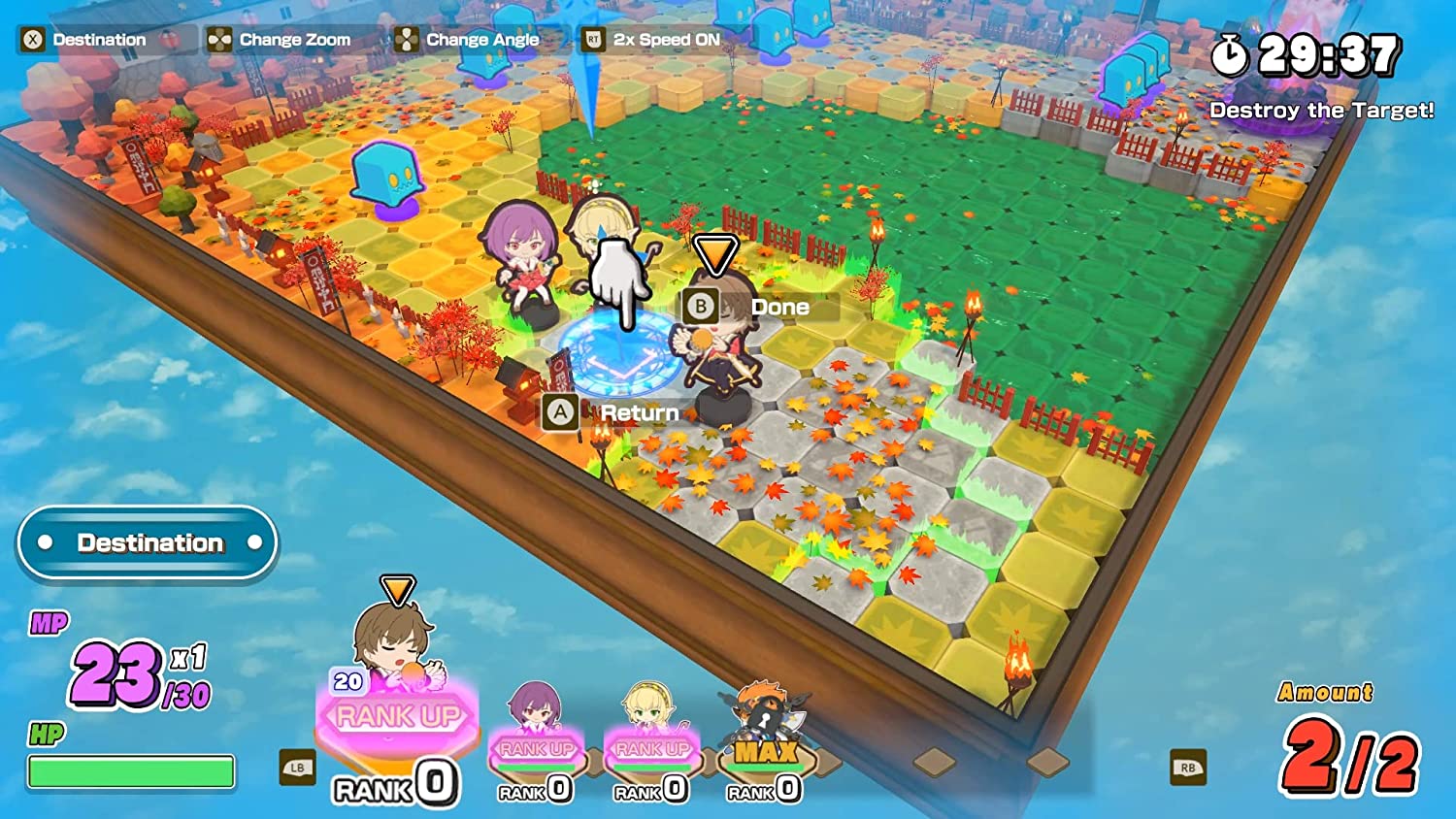Select the orange-haired MAX rank character
This screenshot has height=819, width=1456.
[766, 749]
